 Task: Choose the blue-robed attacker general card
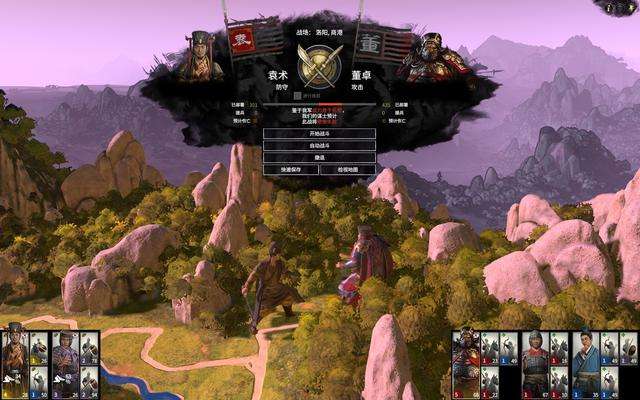pyautogui.click(x=583, y=361)
